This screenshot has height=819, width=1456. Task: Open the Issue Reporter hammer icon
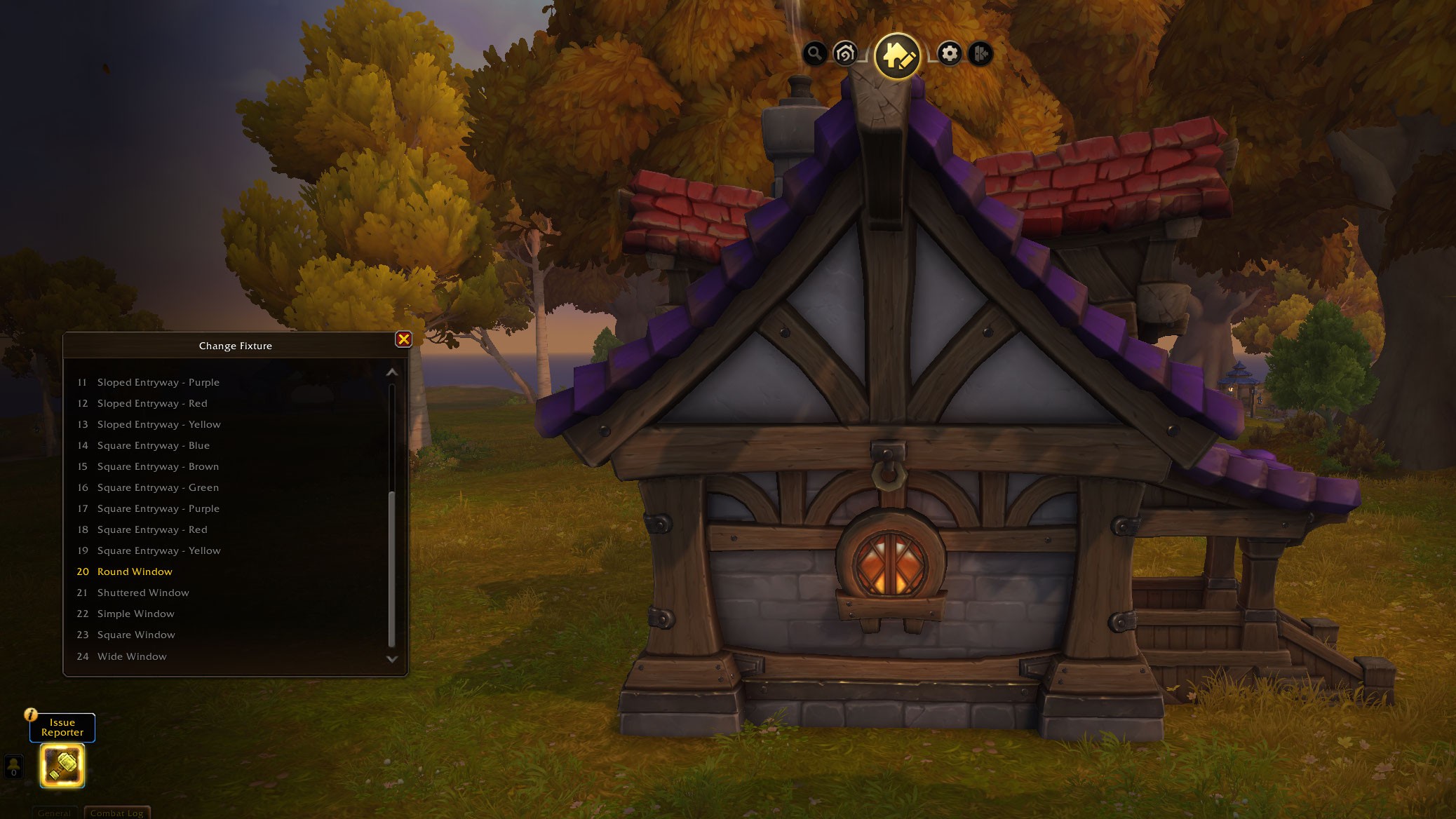tap(62, 765)
